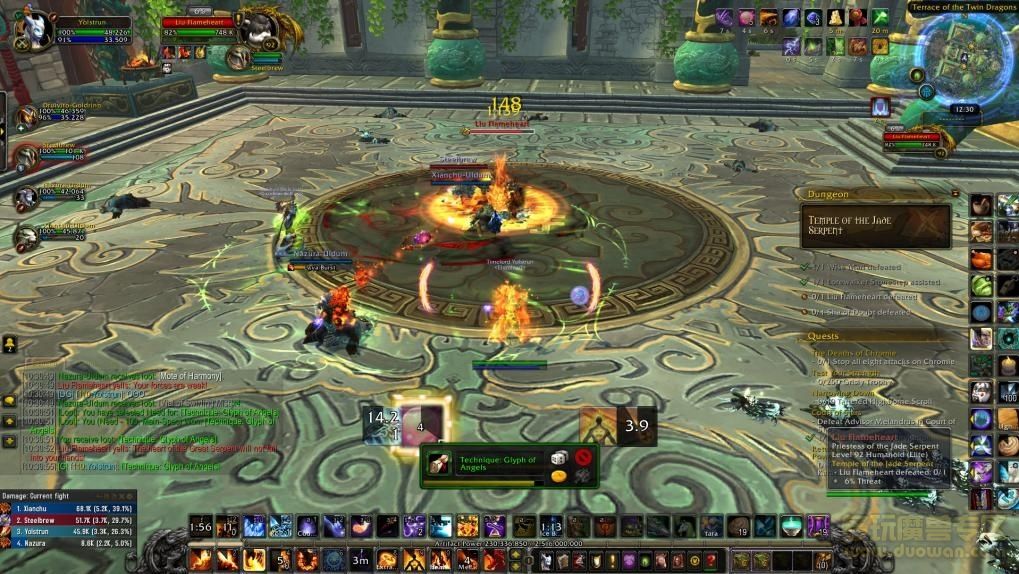
Task: Click the 20 m green buff icon
Action: [879, 19]
